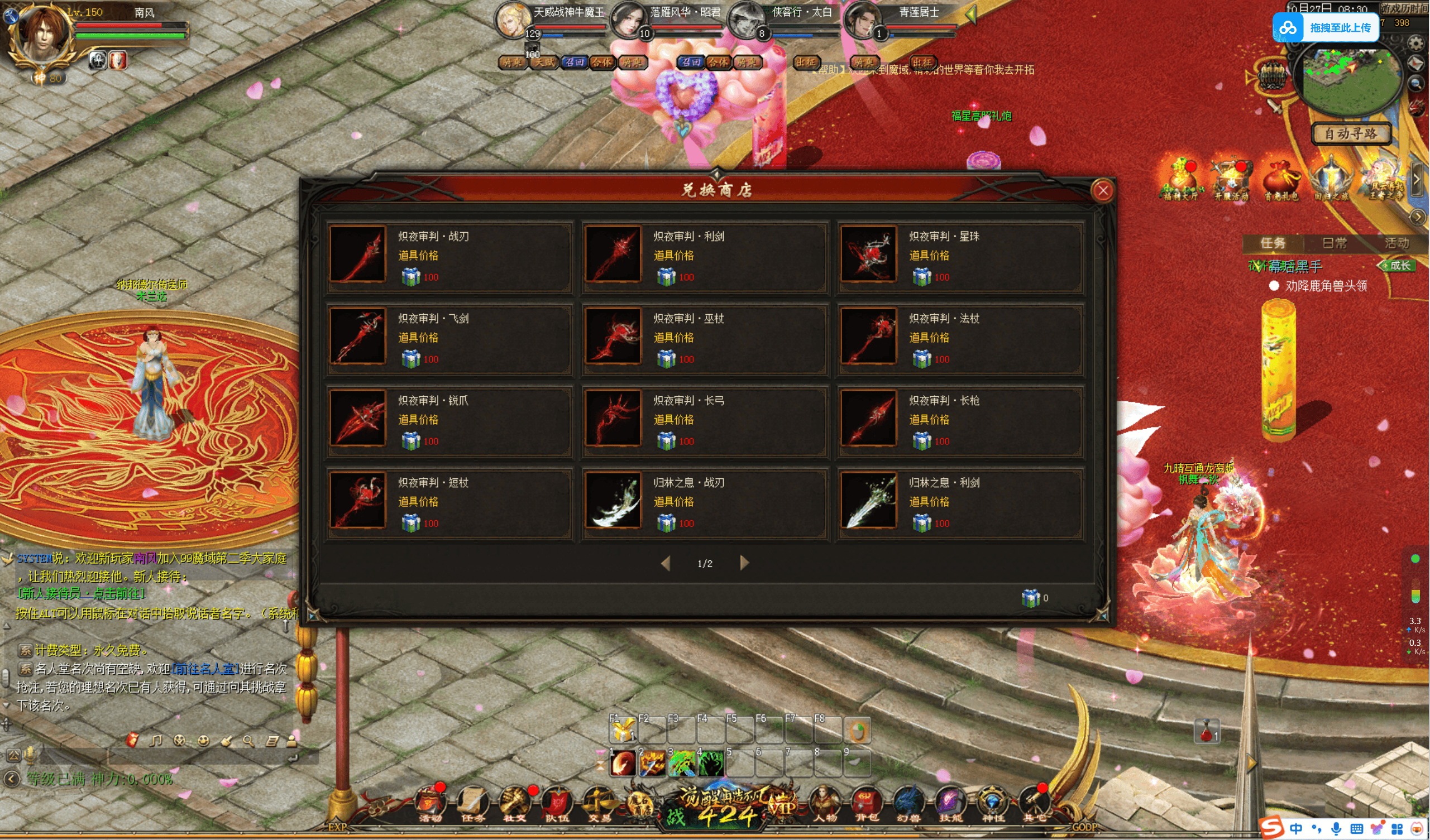Use the gift box in F1 slot
Image resolution: width=1430 pixels, height=840 pixels.
pyautogui.click(x=623, y=729)
